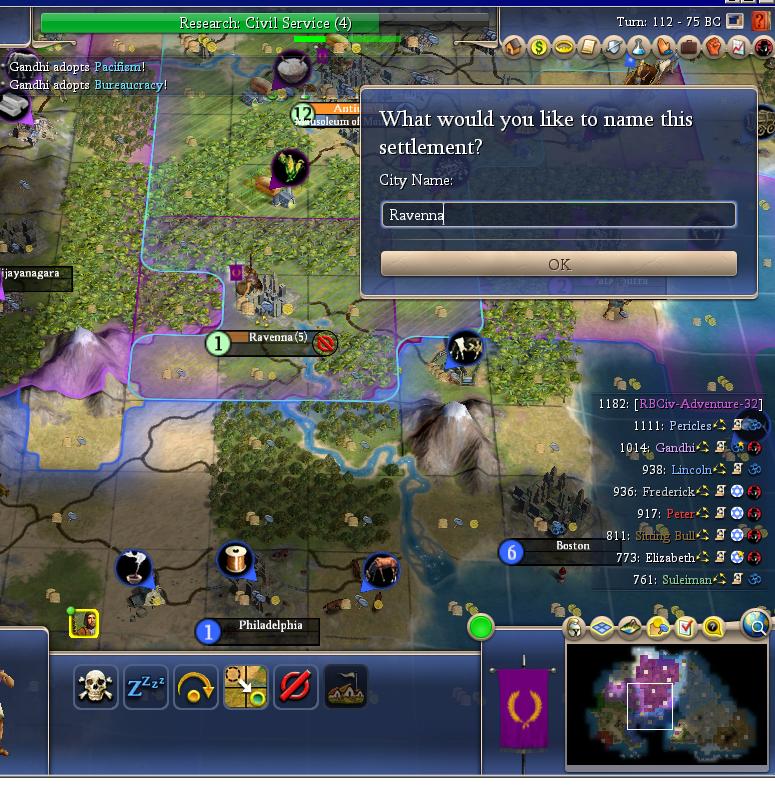Viewport: 775px width, 791px height.
Task: Open the Domestic Advisor house icon
Action: click(514, 47)
